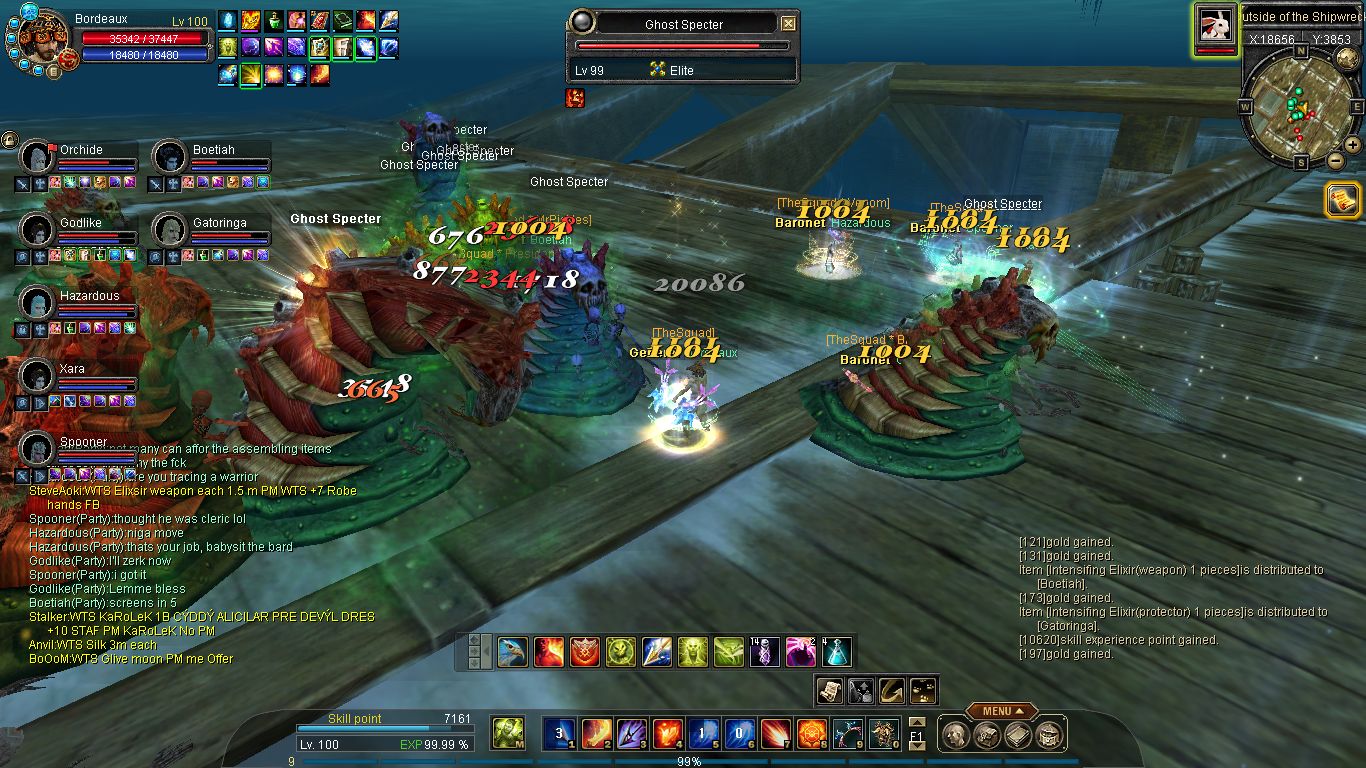This screenshot has width=1366, height=768.
Task: Use the eagle skill on upper hotbar
Action: (513, 652)
